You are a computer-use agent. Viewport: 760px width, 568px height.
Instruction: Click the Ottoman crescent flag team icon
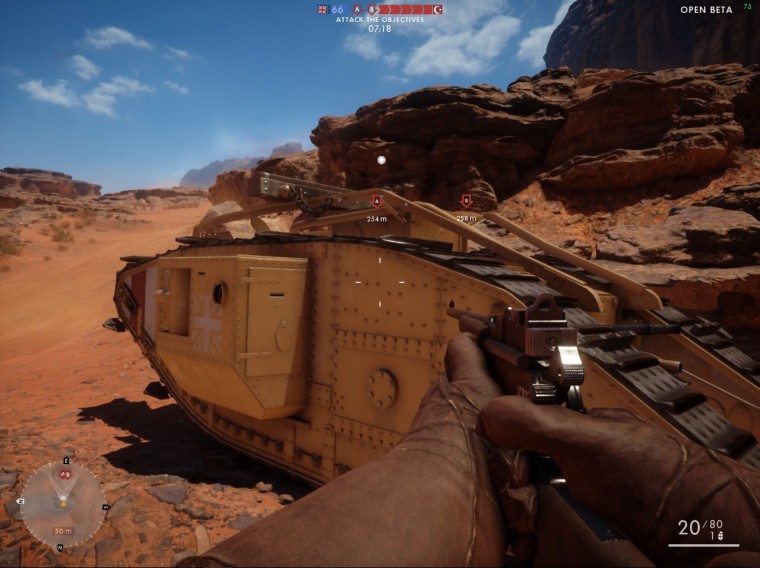click(x=437, y=9)
